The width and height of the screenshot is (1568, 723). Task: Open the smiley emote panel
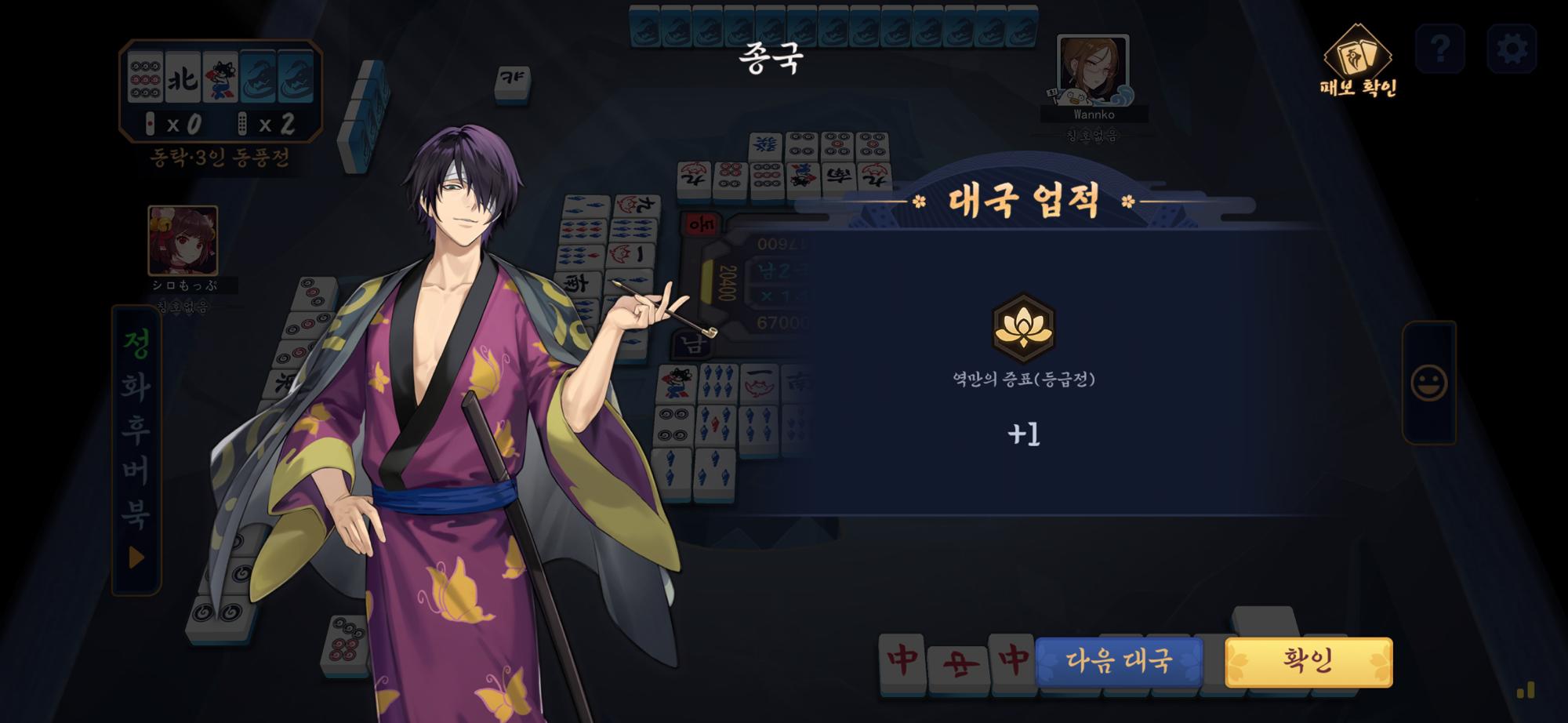point(1428,383)
